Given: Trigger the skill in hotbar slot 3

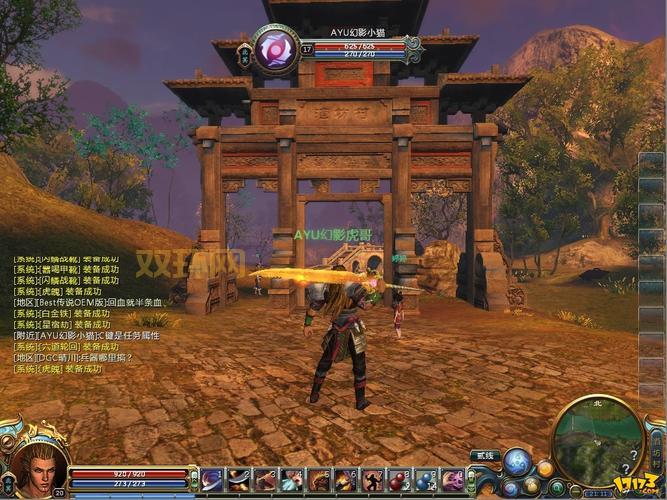Looking at the screenshot, I should pos(266,480).
